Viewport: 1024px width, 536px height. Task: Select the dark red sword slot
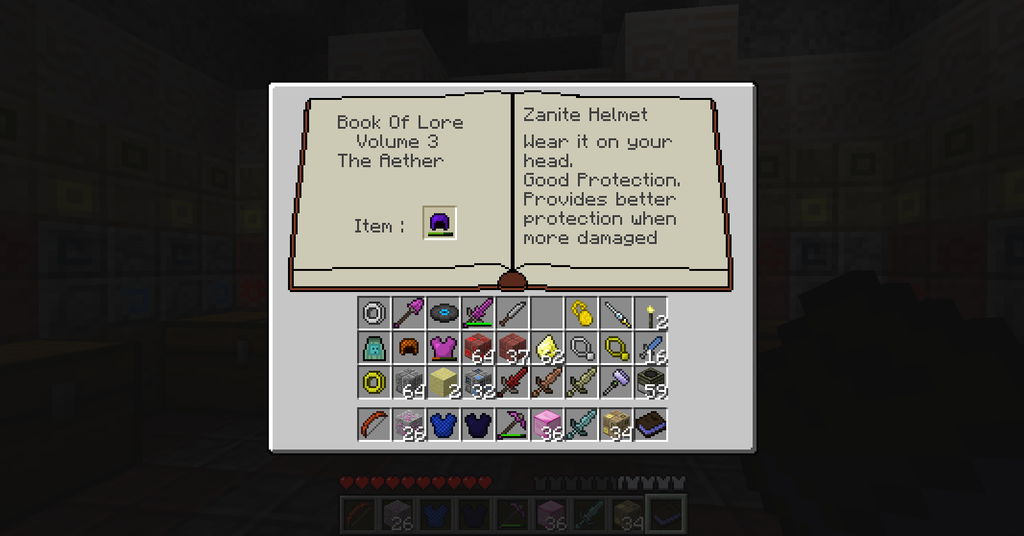(x=512, y=382)
